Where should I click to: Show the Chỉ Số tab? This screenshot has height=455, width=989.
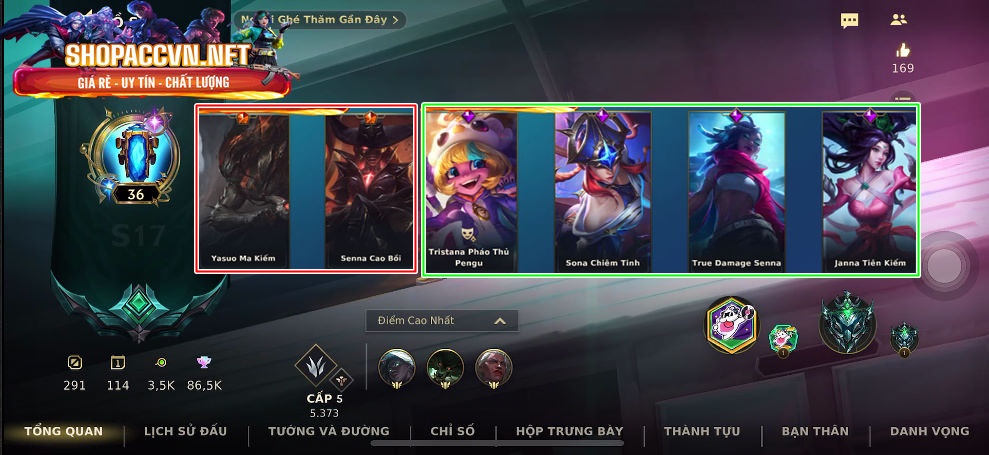(x=452, y=431)
